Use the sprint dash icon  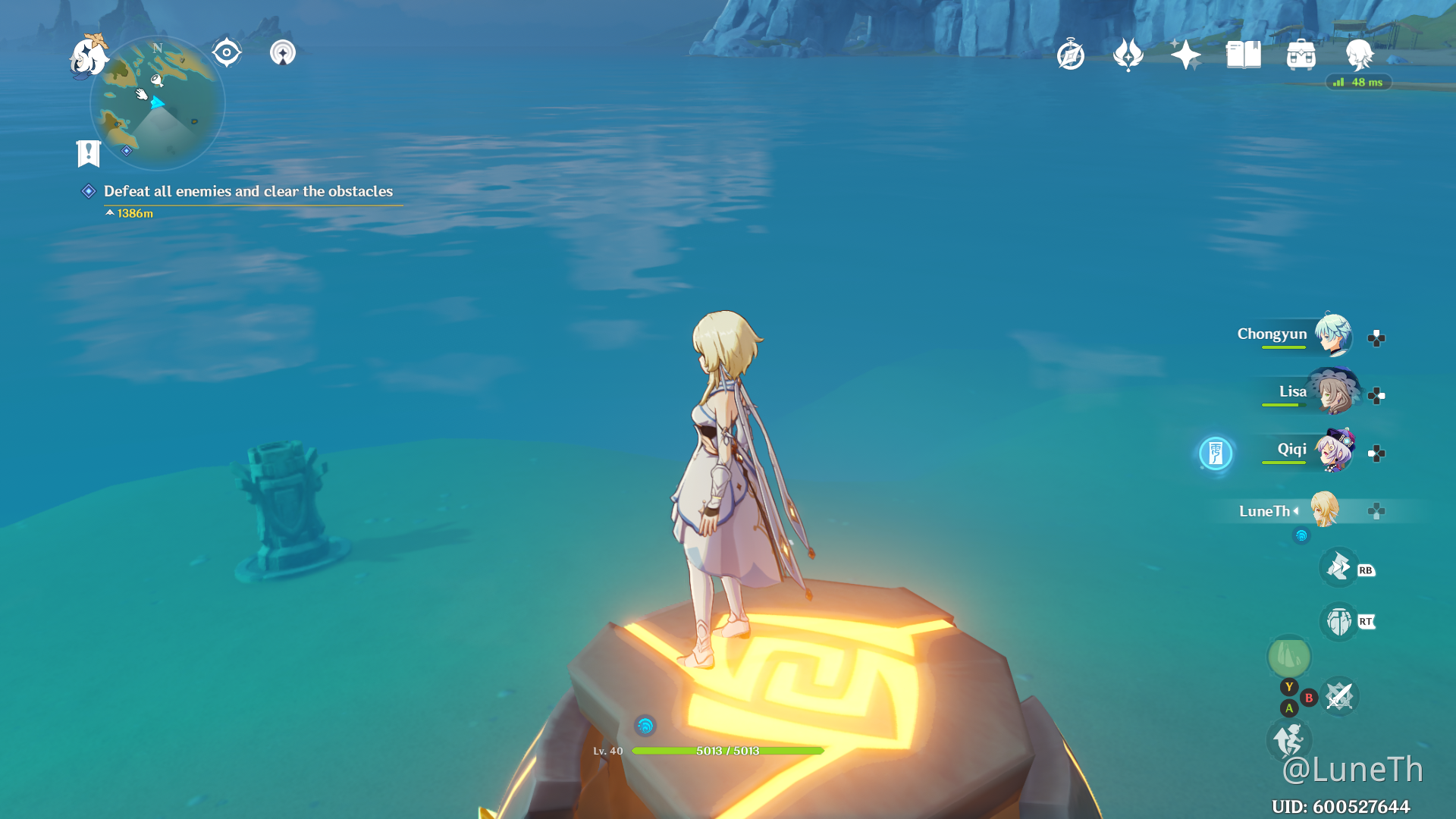(1288, 739)
